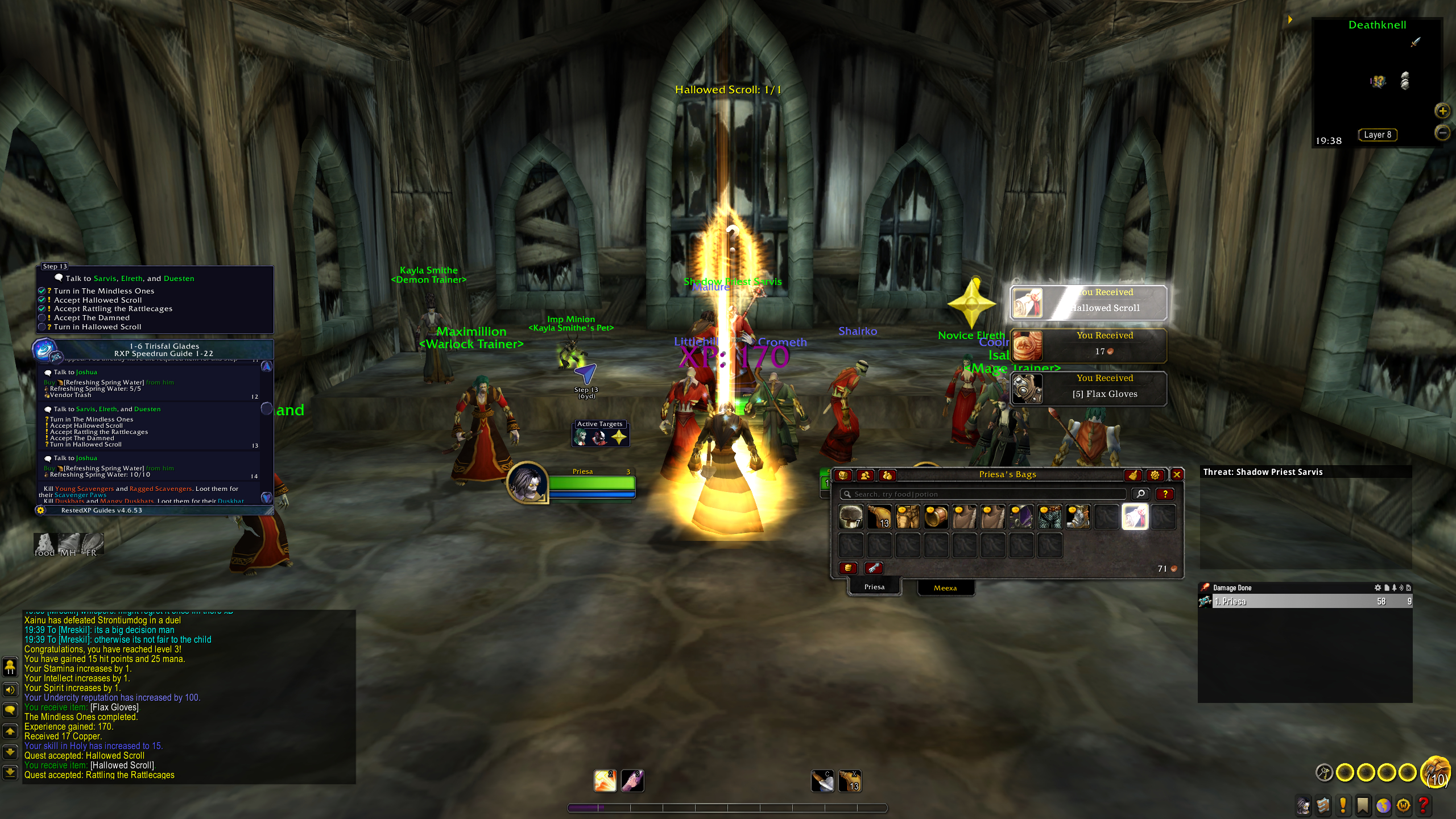
Task: Select the mushroom stack of 7 in bags
Action: 851,517
